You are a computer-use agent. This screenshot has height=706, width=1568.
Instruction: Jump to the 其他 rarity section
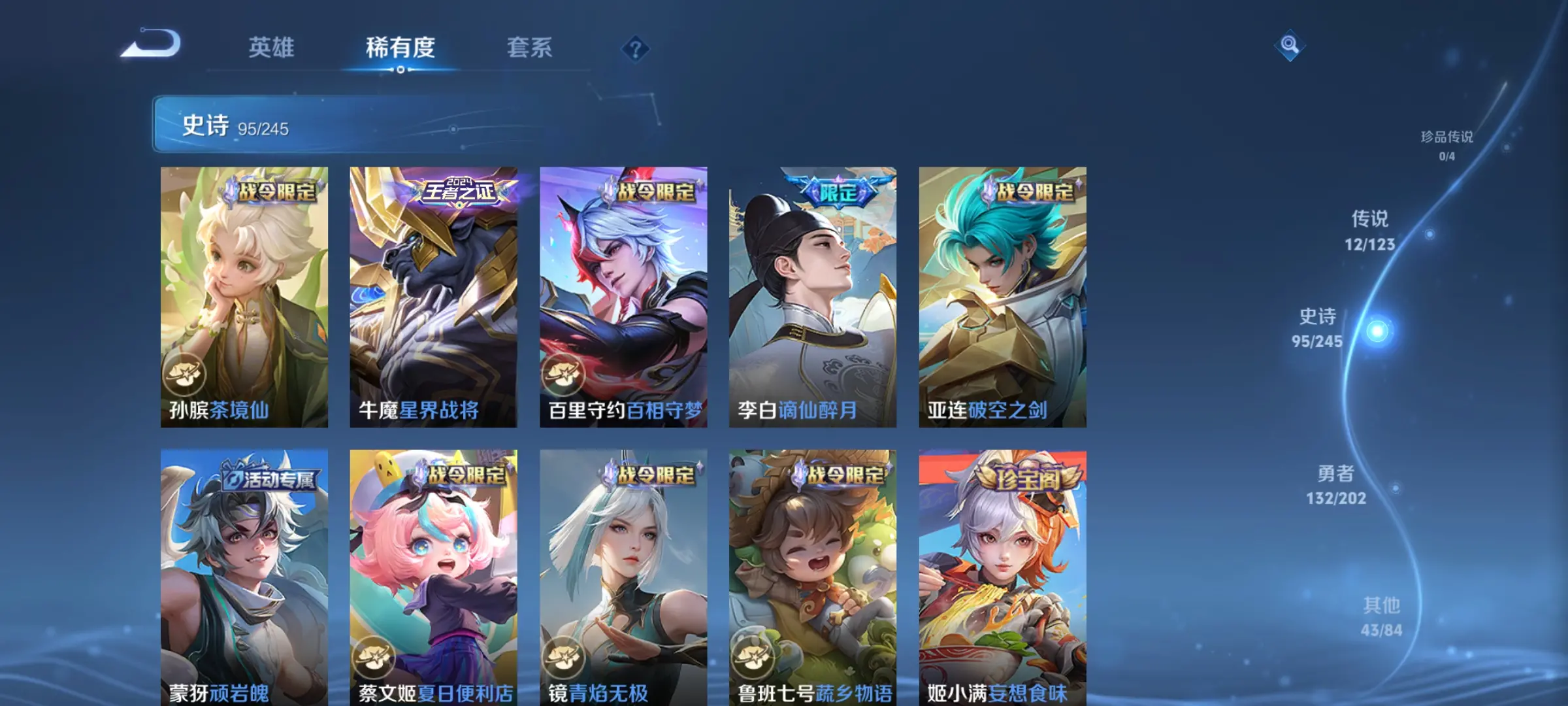pyautogui.click(x=1381, y=616)
